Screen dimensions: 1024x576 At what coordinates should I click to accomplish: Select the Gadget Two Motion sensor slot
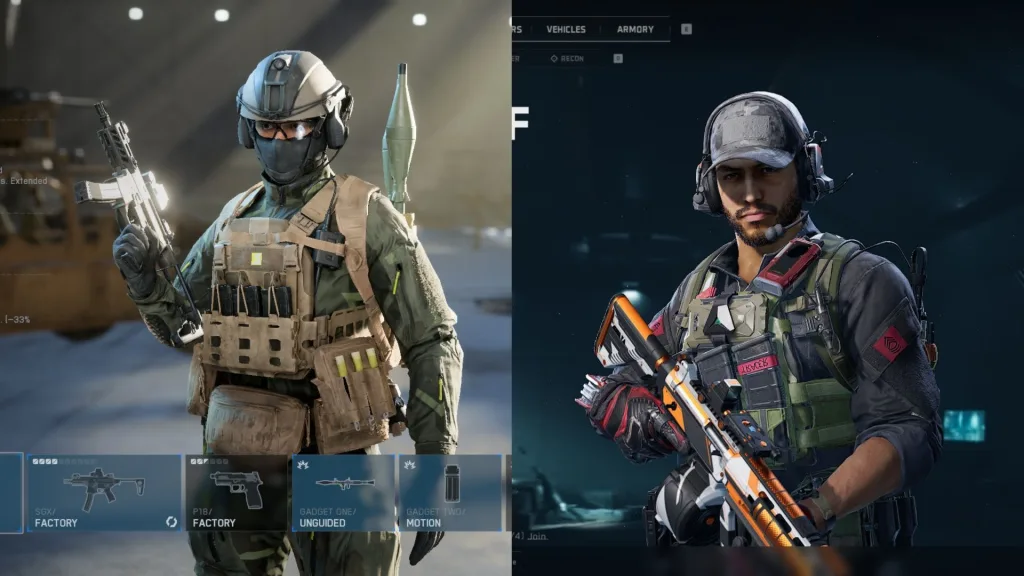tap(450, 493)
